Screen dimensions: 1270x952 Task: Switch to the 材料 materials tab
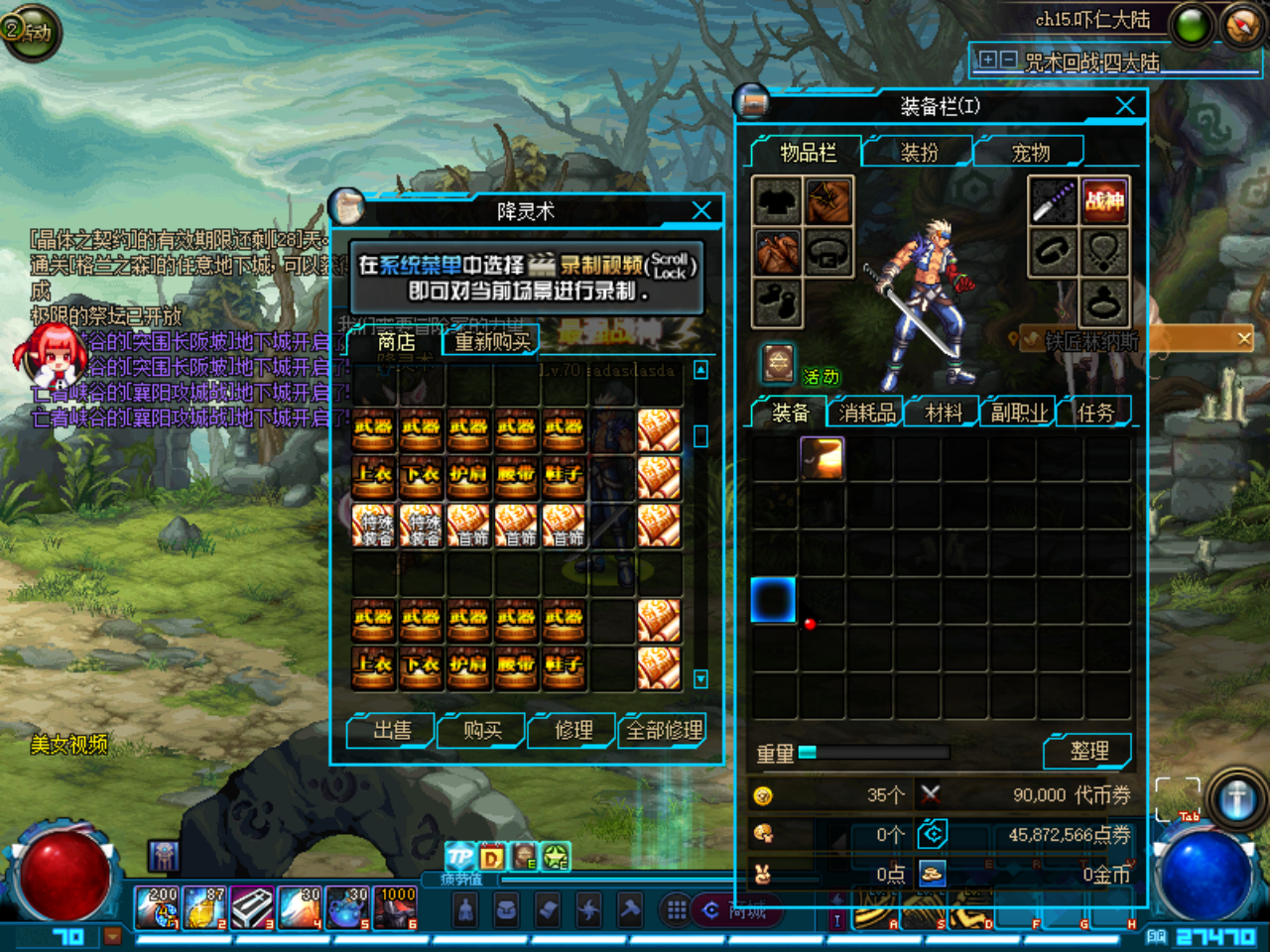pyautogui.click(x=943, y=413)
